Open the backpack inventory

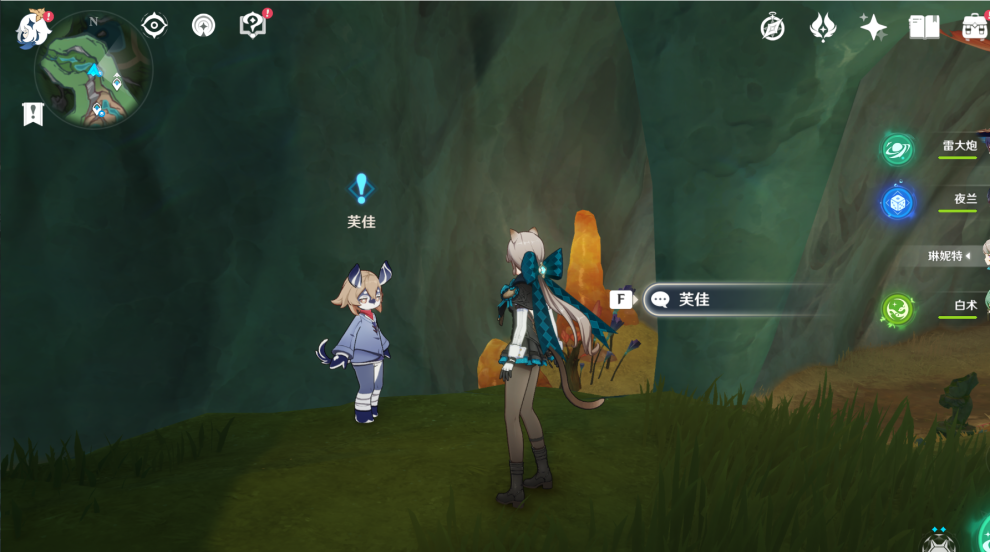(975, 27)
